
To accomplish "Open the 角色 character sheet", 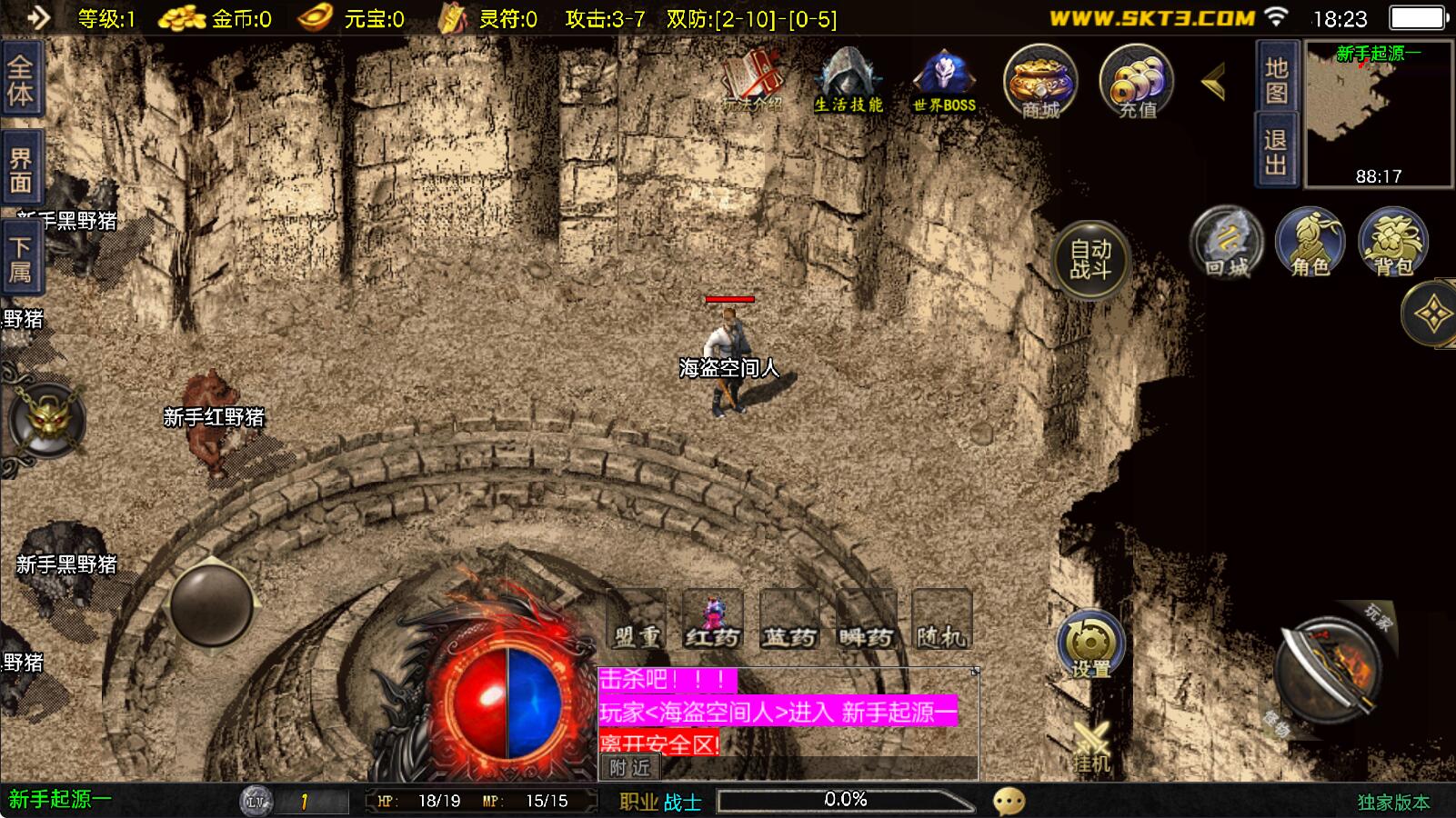I will pos(1310,244).
